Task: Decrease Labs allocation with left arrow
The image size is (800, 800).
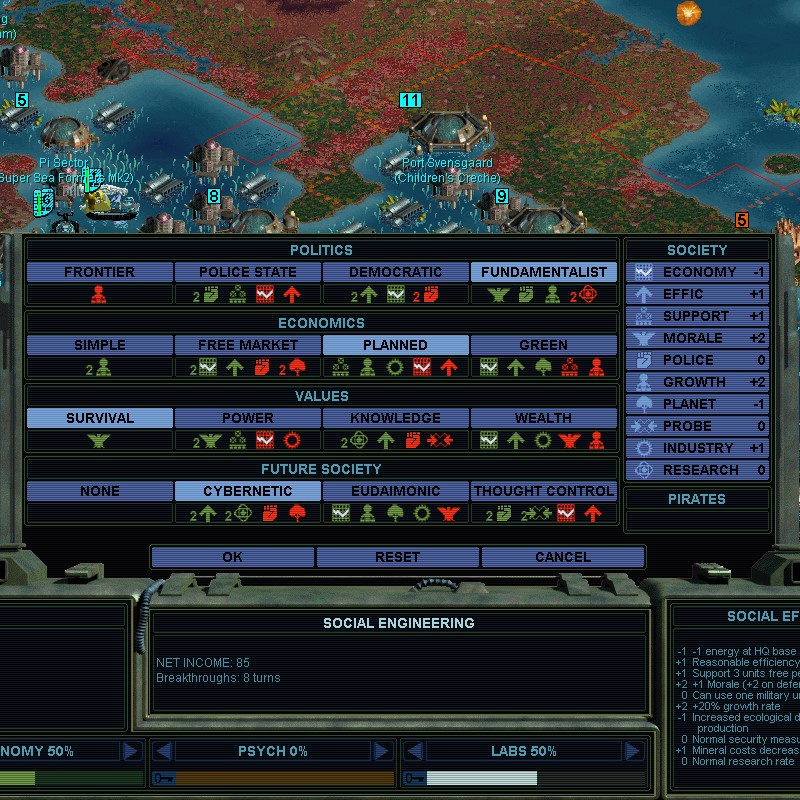Action: pyautogui.click(x=414, y=751)
